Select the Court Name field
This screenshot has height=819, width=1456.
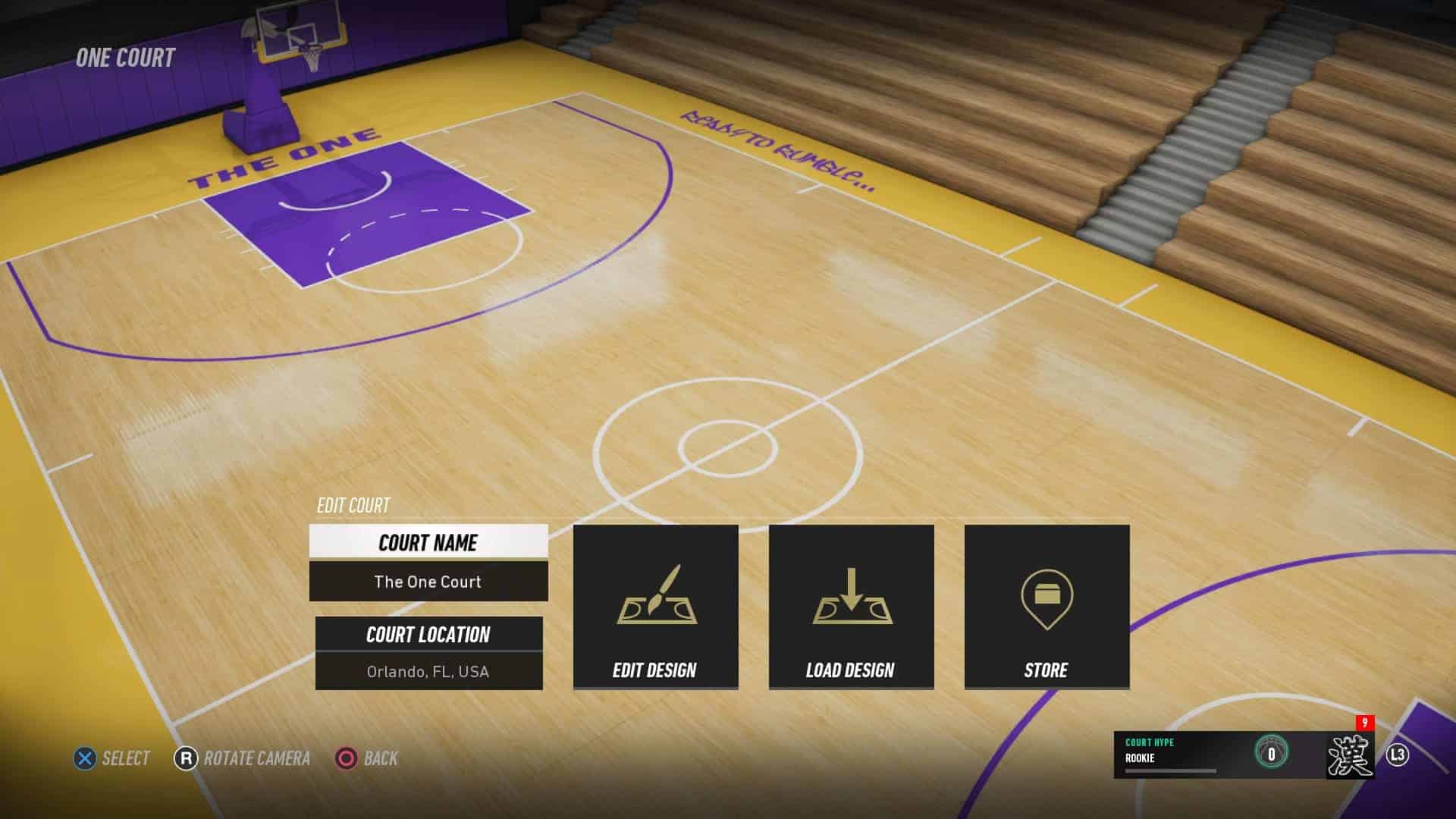tap(428, 562)
